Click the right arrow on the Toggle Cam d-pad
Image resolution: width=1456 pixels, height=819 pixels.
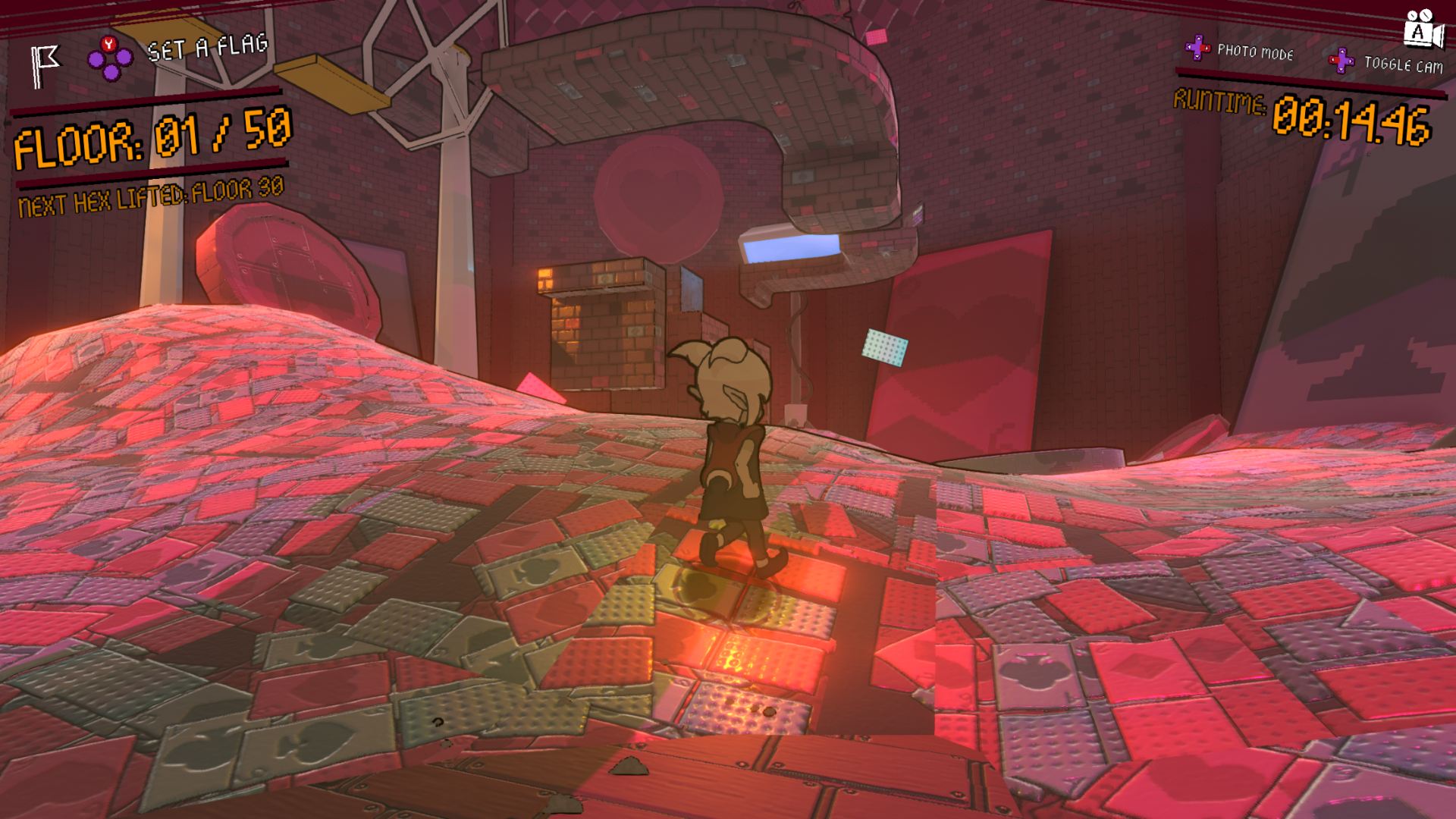pos(1351,61)
